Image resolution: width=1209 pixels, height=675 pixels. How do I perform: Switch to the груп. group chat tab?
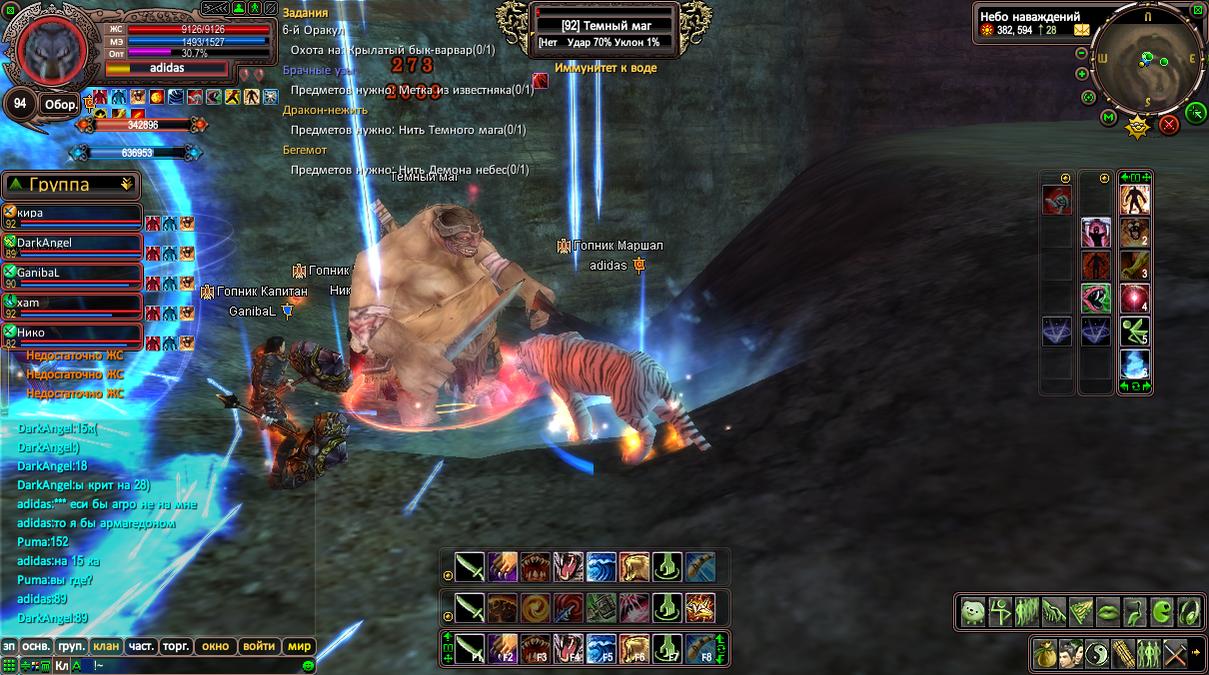click(x=70, y=646)
